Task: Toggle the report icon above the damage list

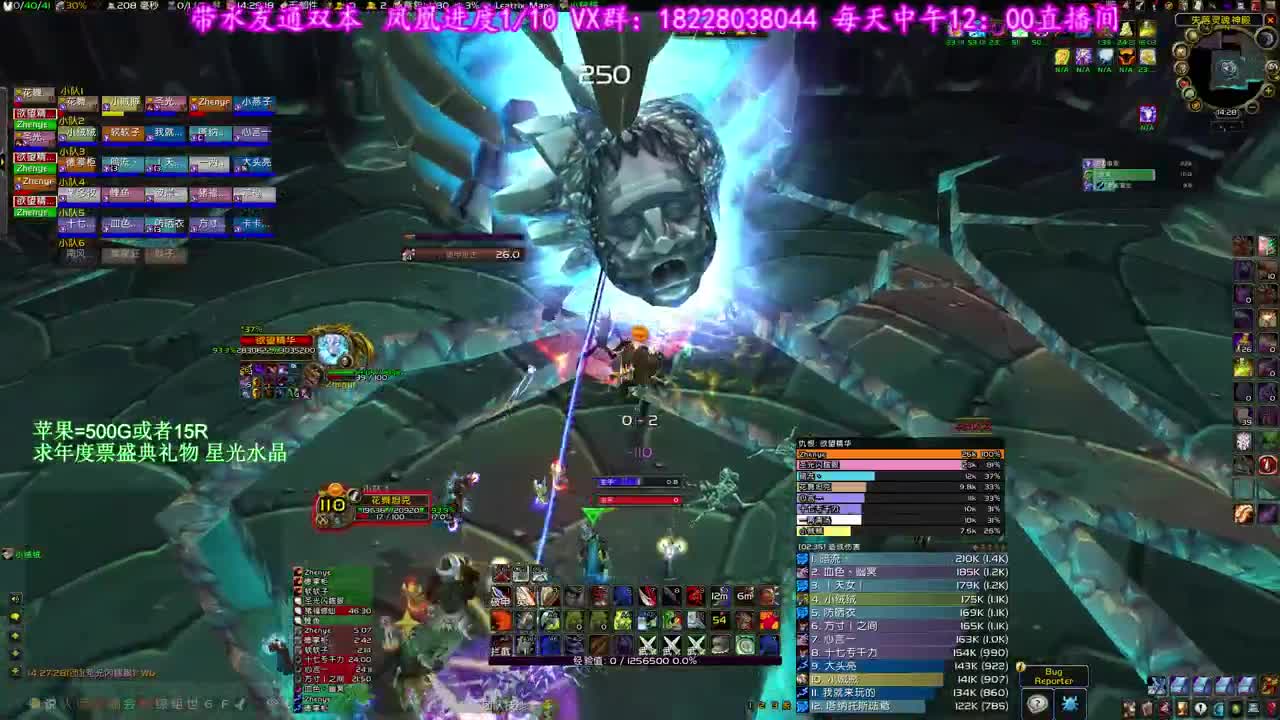Action: 982,547
